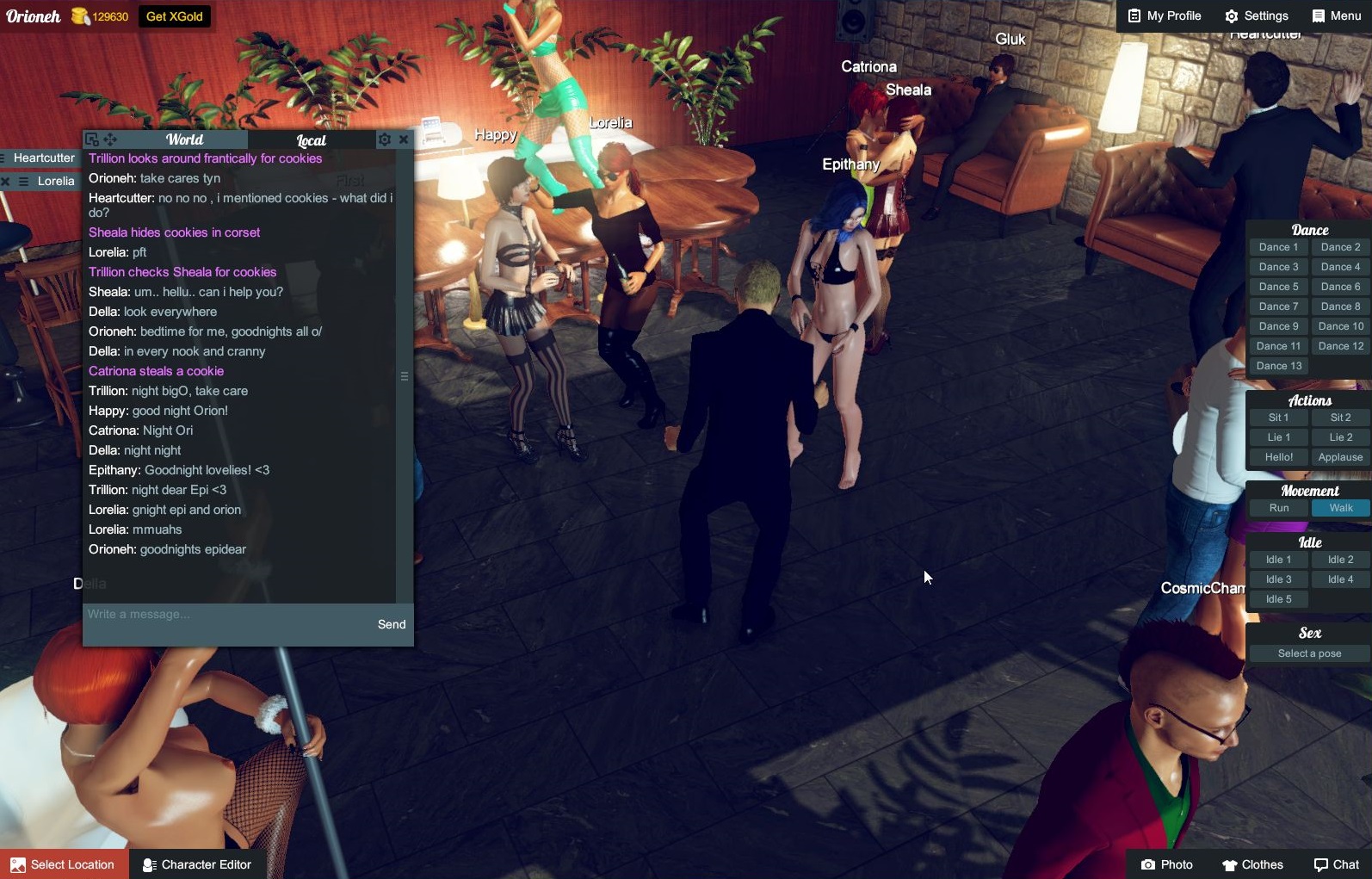Click the message input field

click(x=224, y=615)
